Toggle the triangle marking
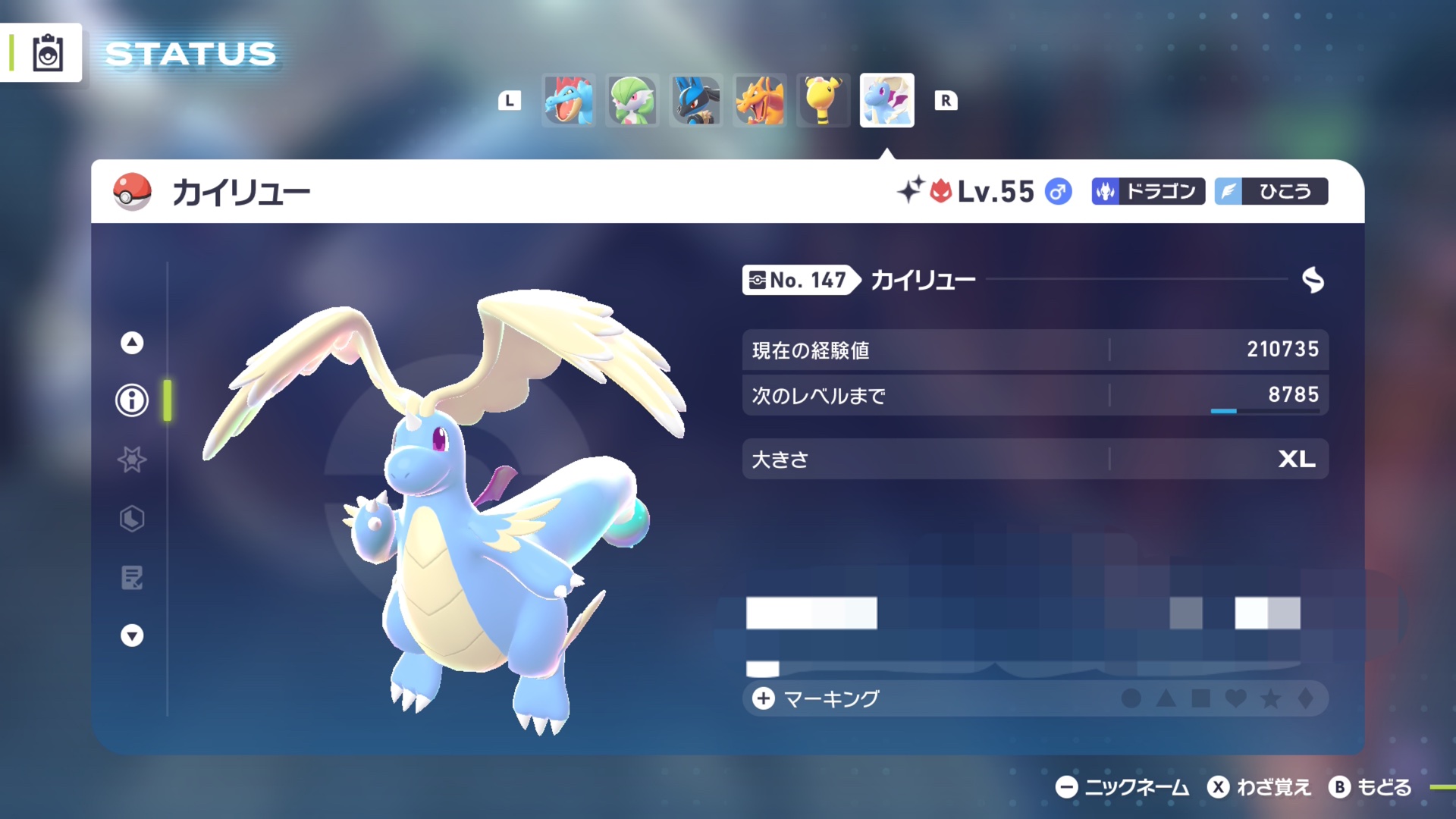The width and height of the screenshot is (1456, 819). click(1166, 698)
